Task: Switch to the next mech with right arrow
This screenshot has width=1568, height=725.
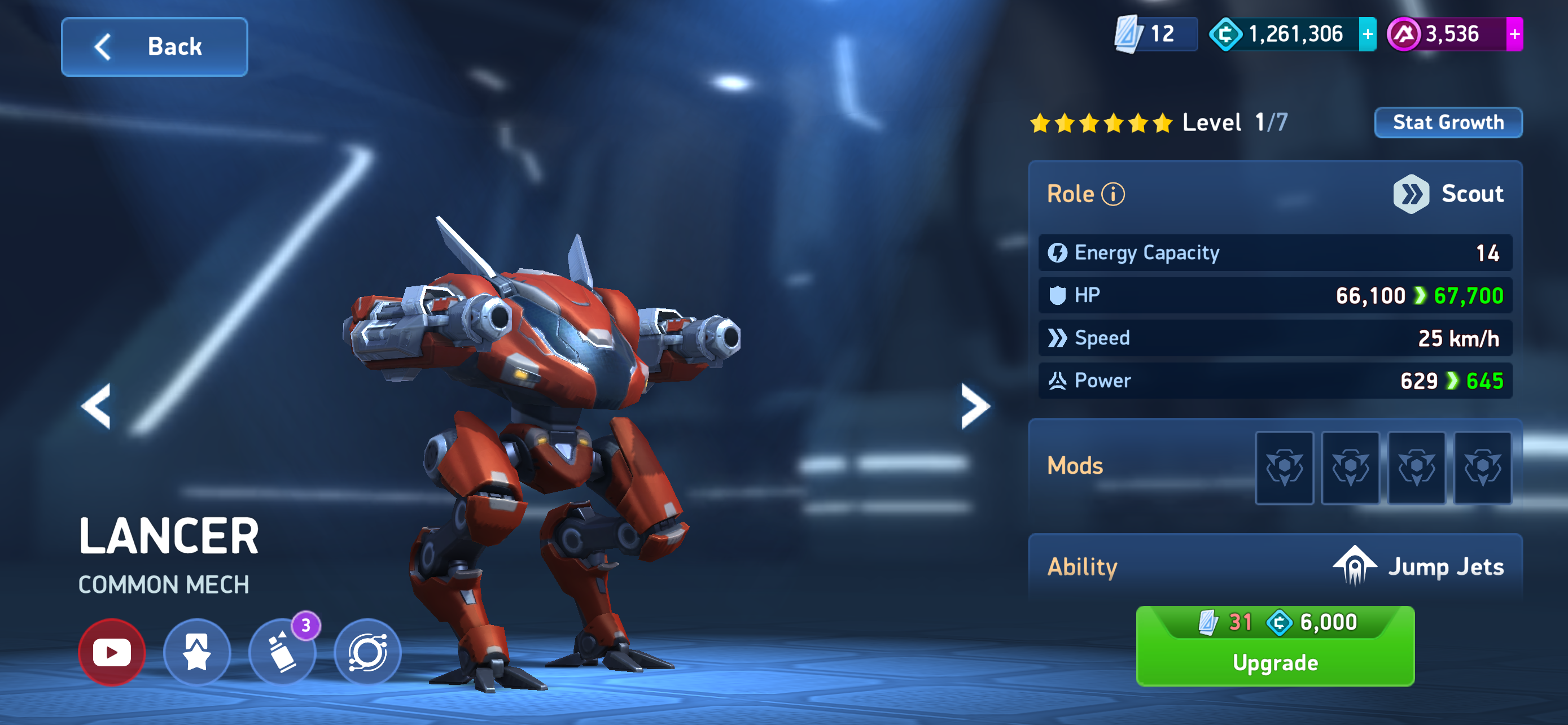Action: (975, 406)
